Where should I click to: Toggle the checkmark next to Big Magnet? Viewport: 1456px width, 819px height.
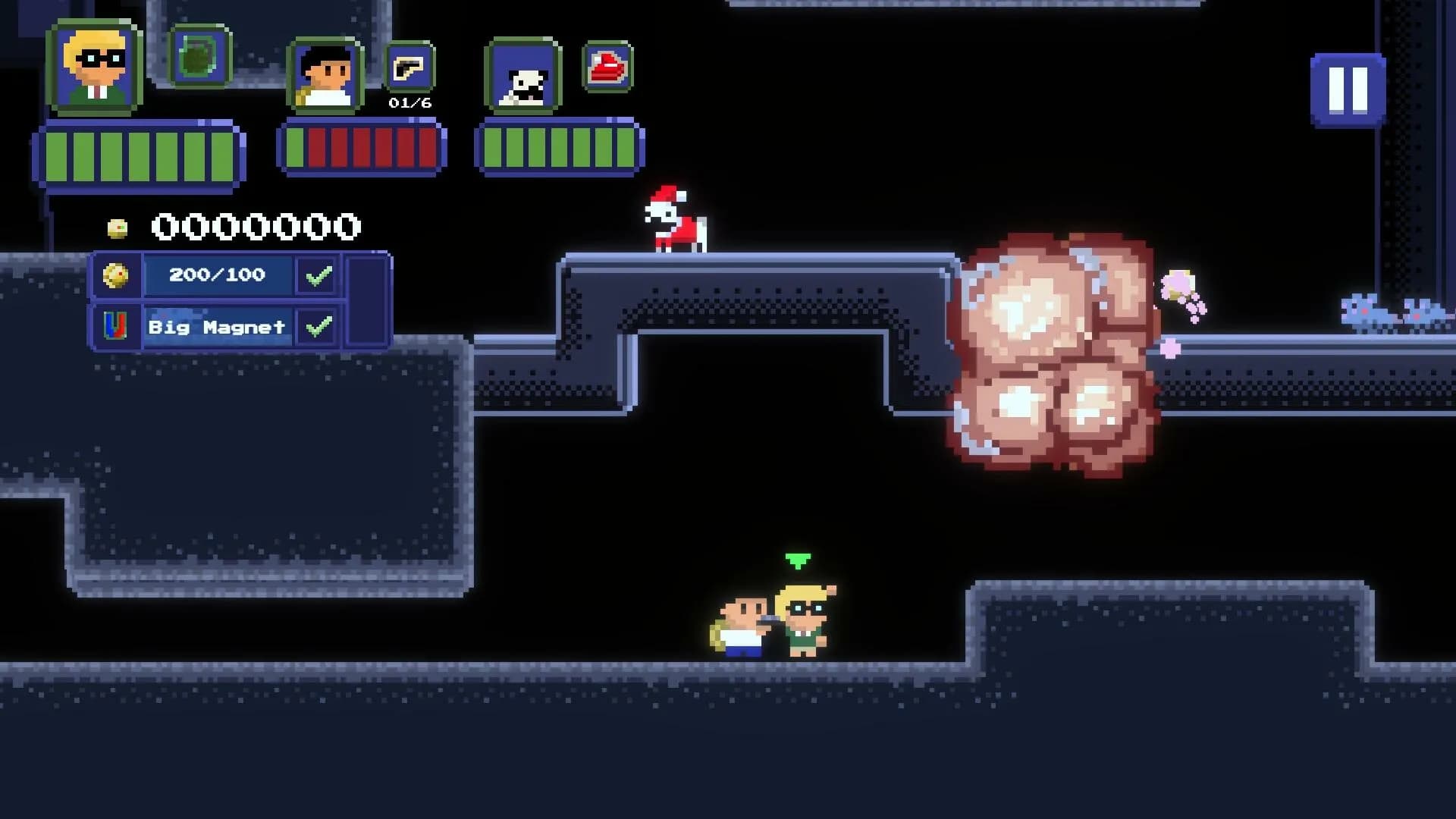[317, 328]
